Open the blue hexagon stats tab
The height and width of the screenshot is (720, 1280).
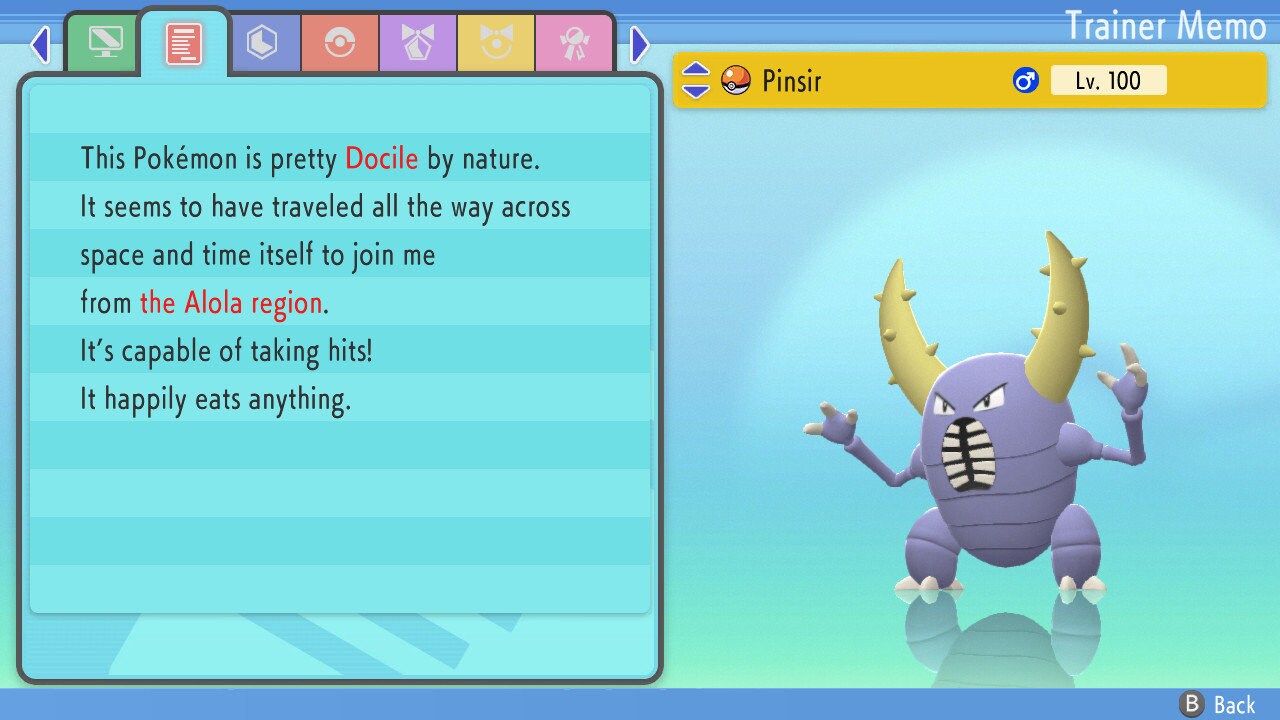[x=262, y=43]
